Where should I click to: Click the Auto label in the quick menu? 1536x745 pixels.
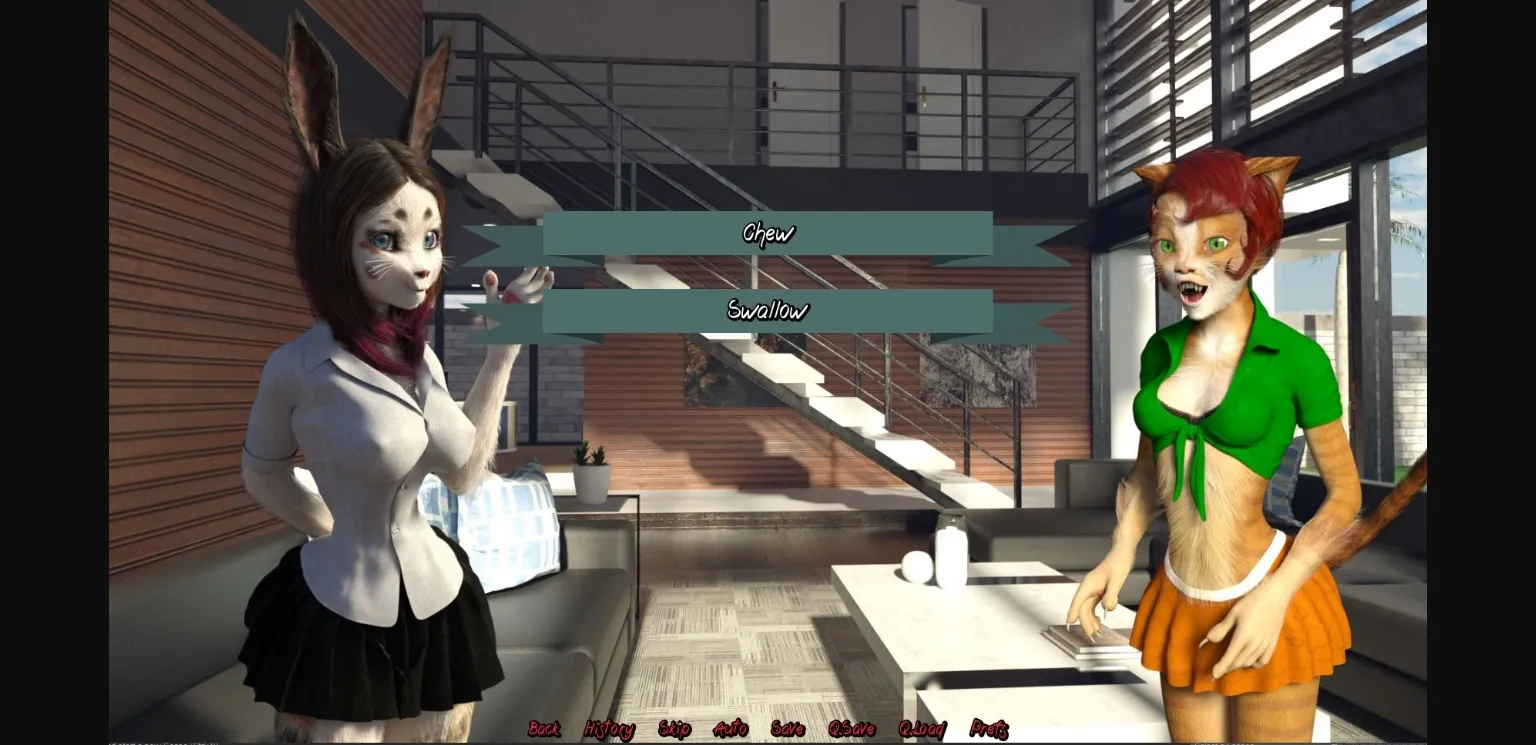[732, 730]
